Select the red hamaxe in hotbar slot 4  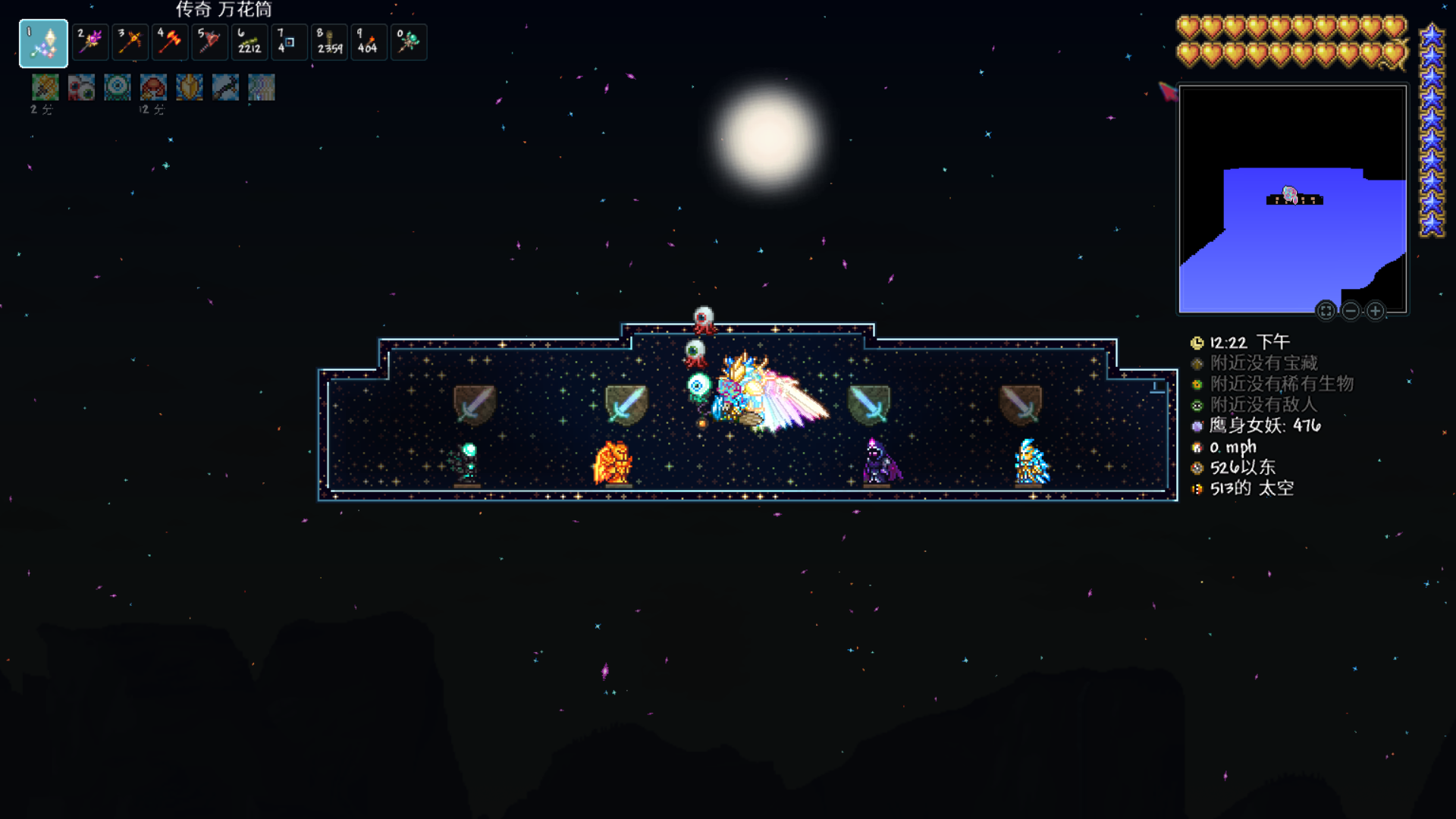(170, 41)
